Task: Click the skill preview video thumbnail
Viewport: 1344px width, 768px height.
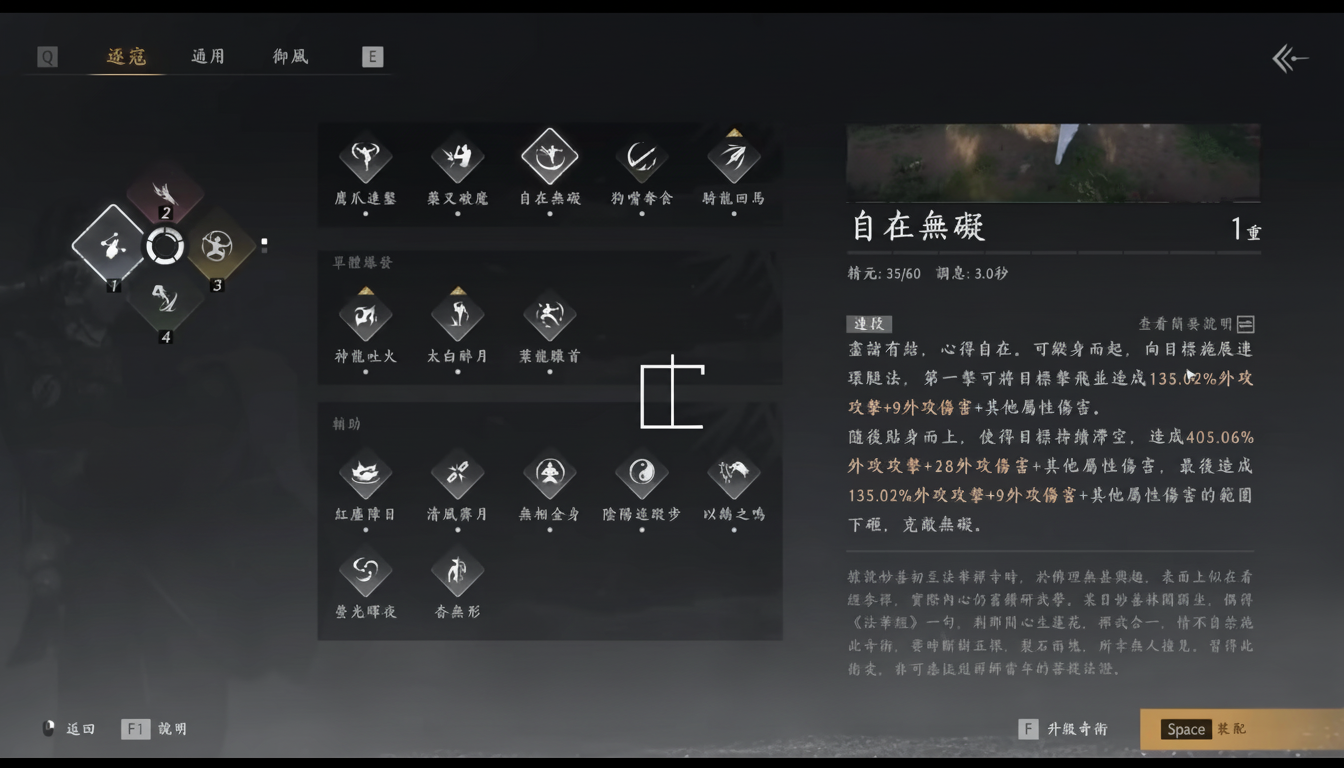Action: (1052, 161)
